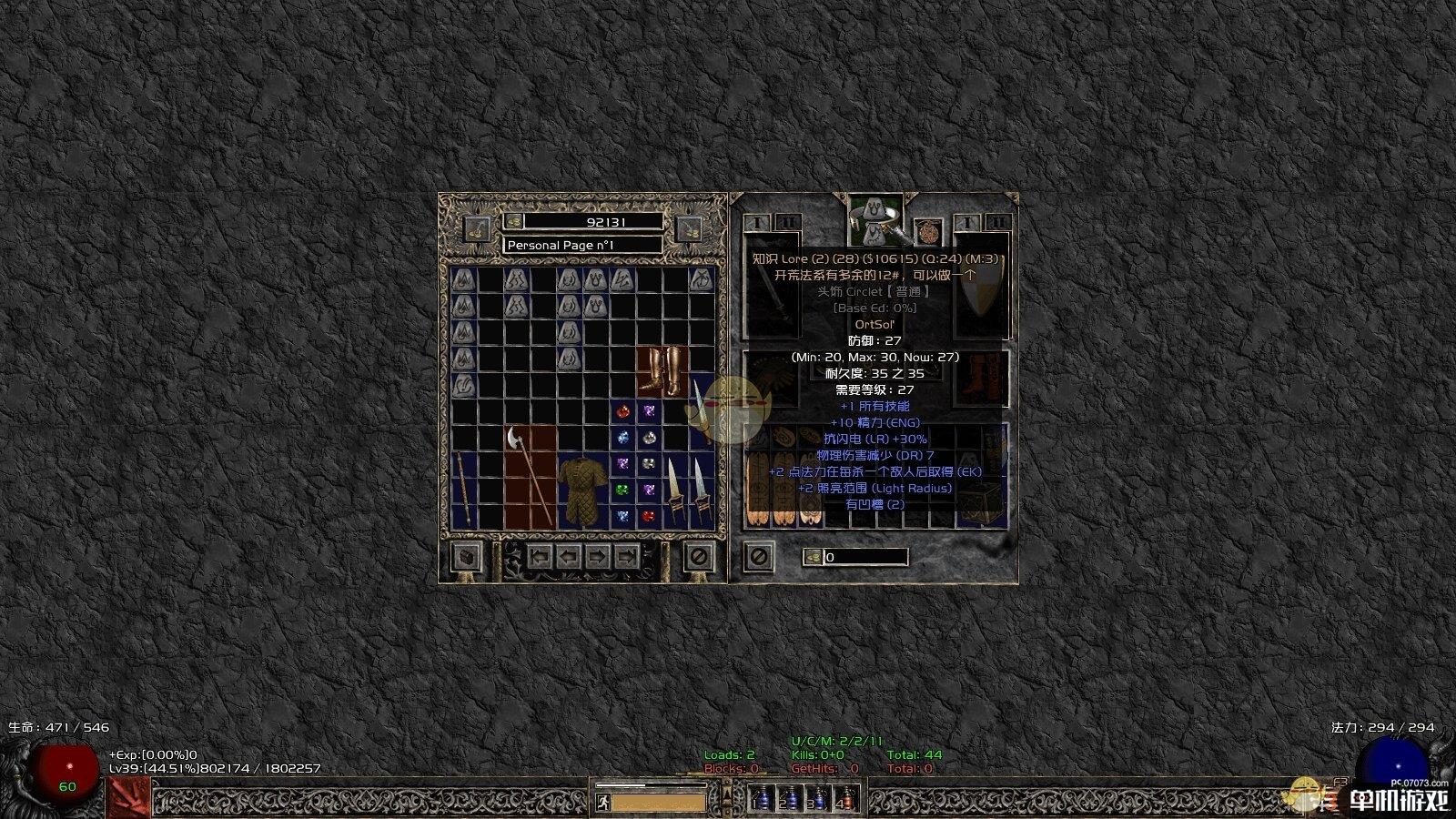Click the inventory gold drop button
Screen dimensions: 1456x819
click(813, 557)
